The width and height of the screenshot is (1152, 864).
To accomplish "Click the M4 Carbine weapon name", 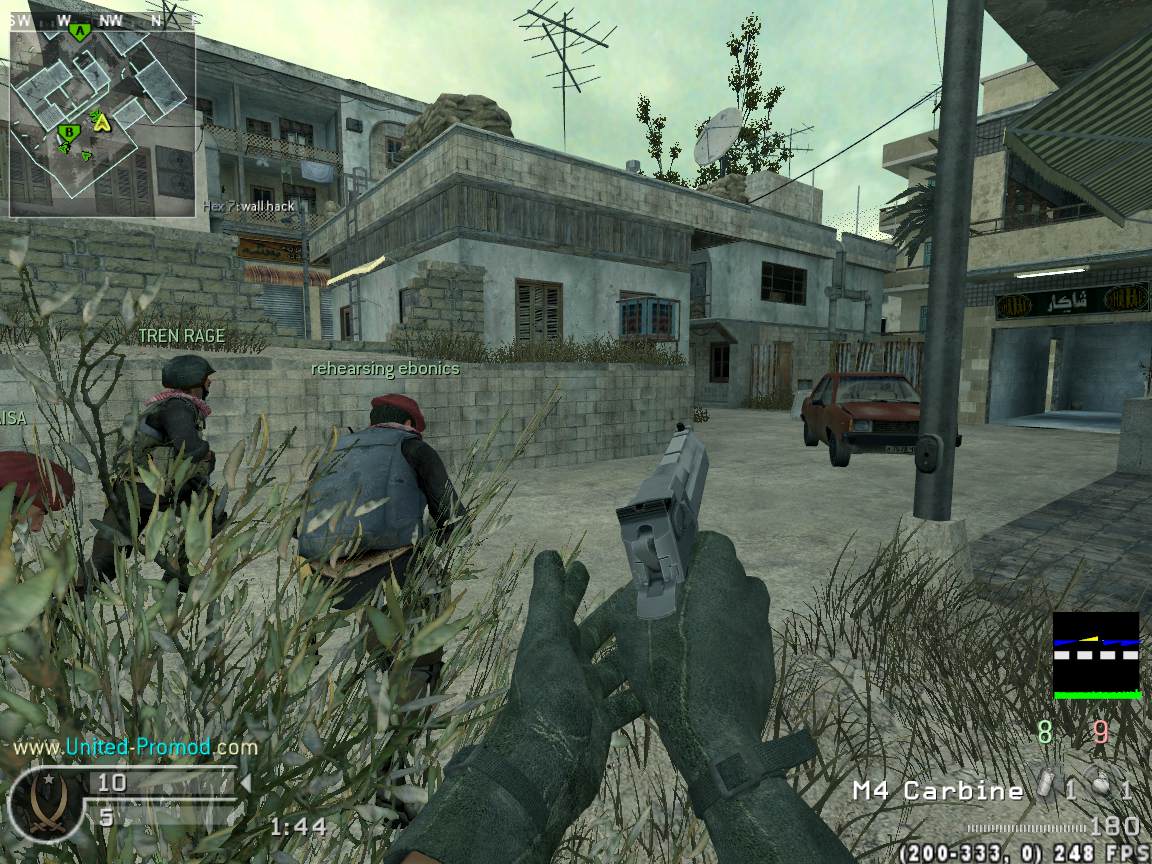I will pos(937,791).
